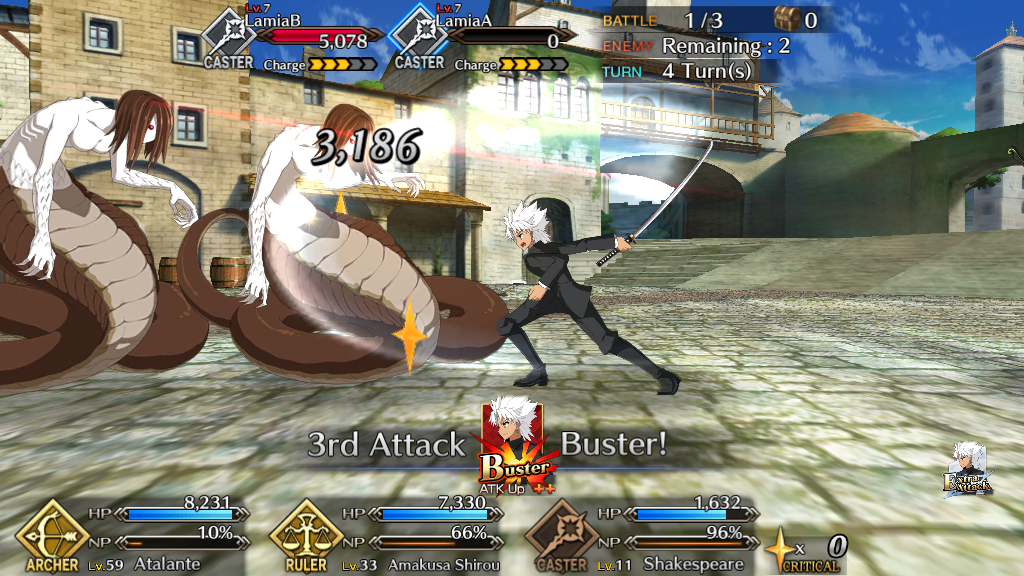The image size is (1024, 576).
Task: Click the critical star icon
Action: 778,549
